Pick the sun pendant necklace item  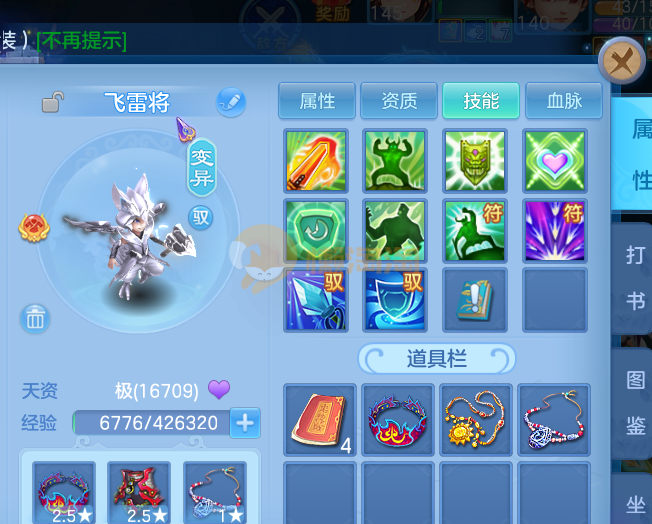point(474,418)
